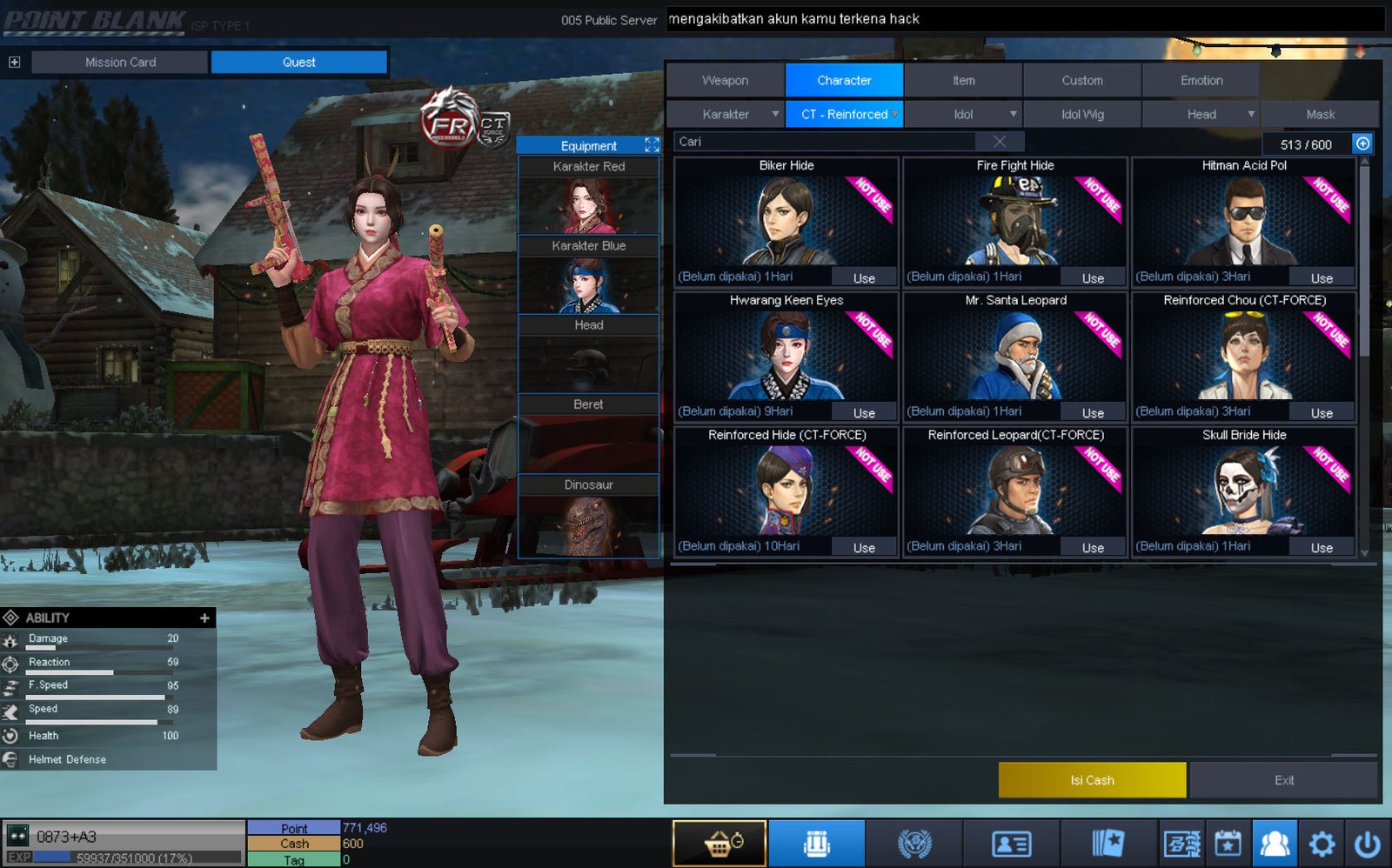Choose the Mask category

coord(1320,114)
